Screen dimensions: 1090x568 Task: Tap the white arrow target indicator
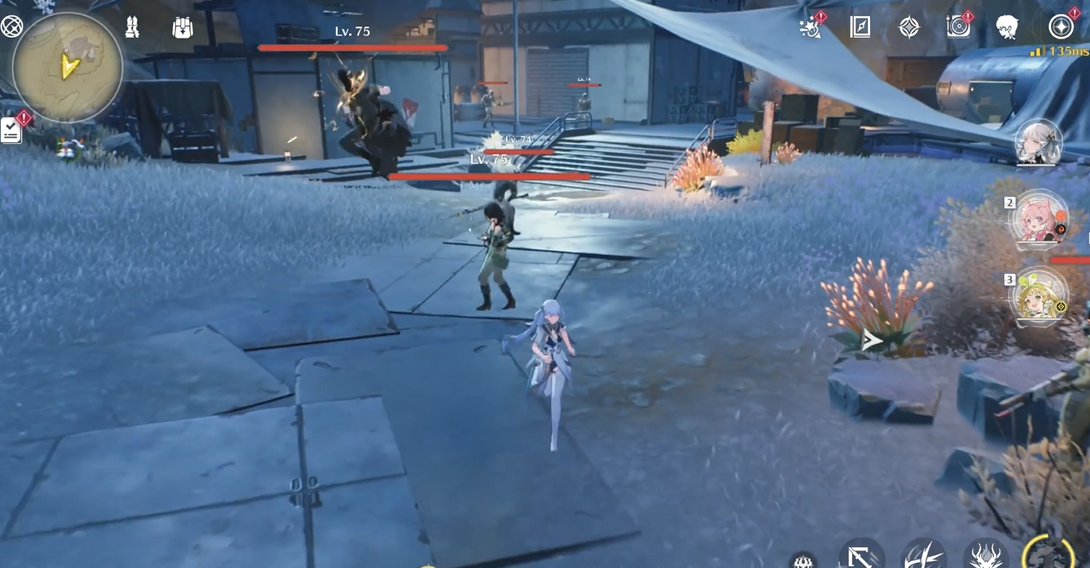click(872, 341)
